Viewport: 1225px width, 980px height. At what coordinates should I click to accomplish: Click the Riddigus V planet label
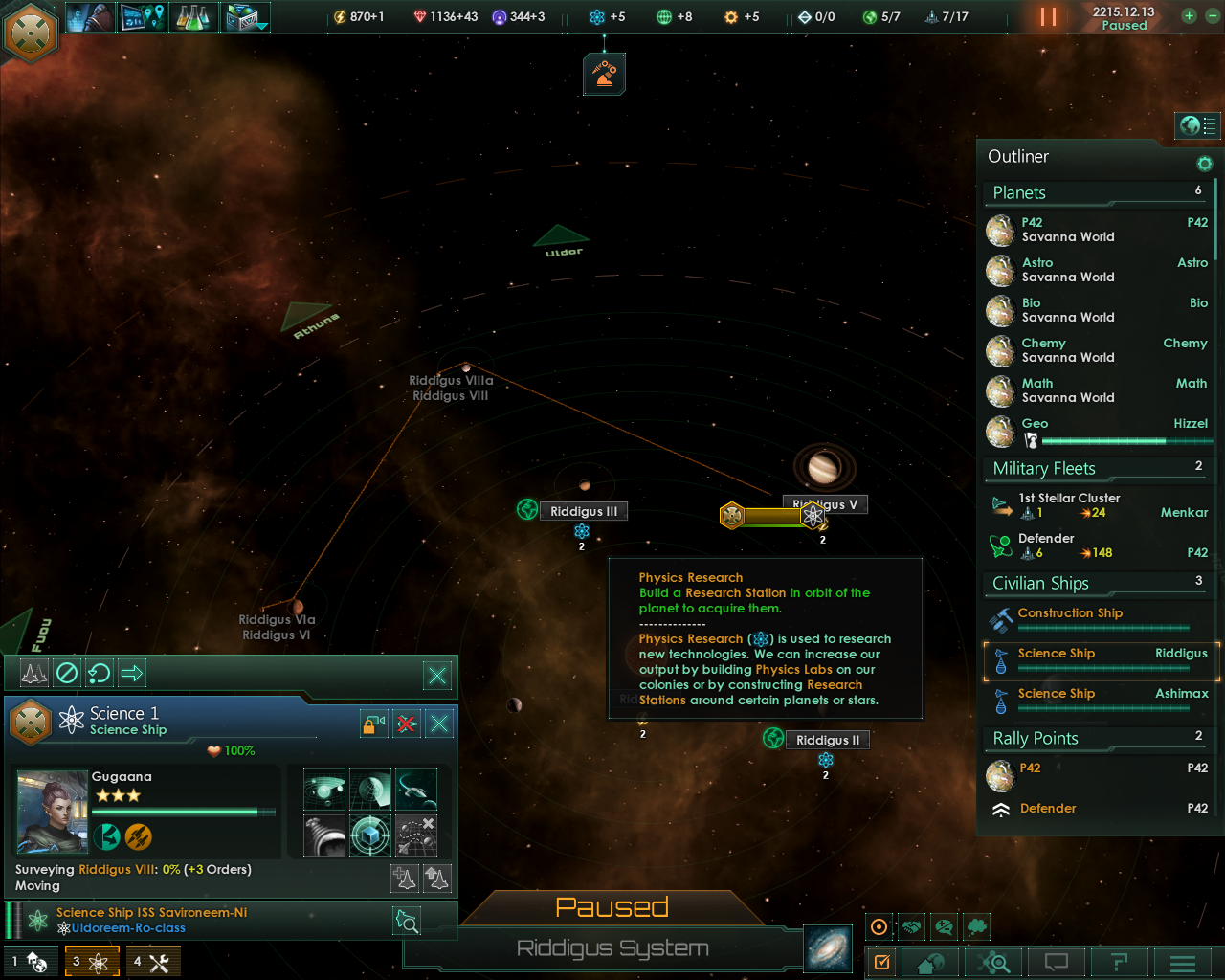pyautogui.click(x=825, y=503)
